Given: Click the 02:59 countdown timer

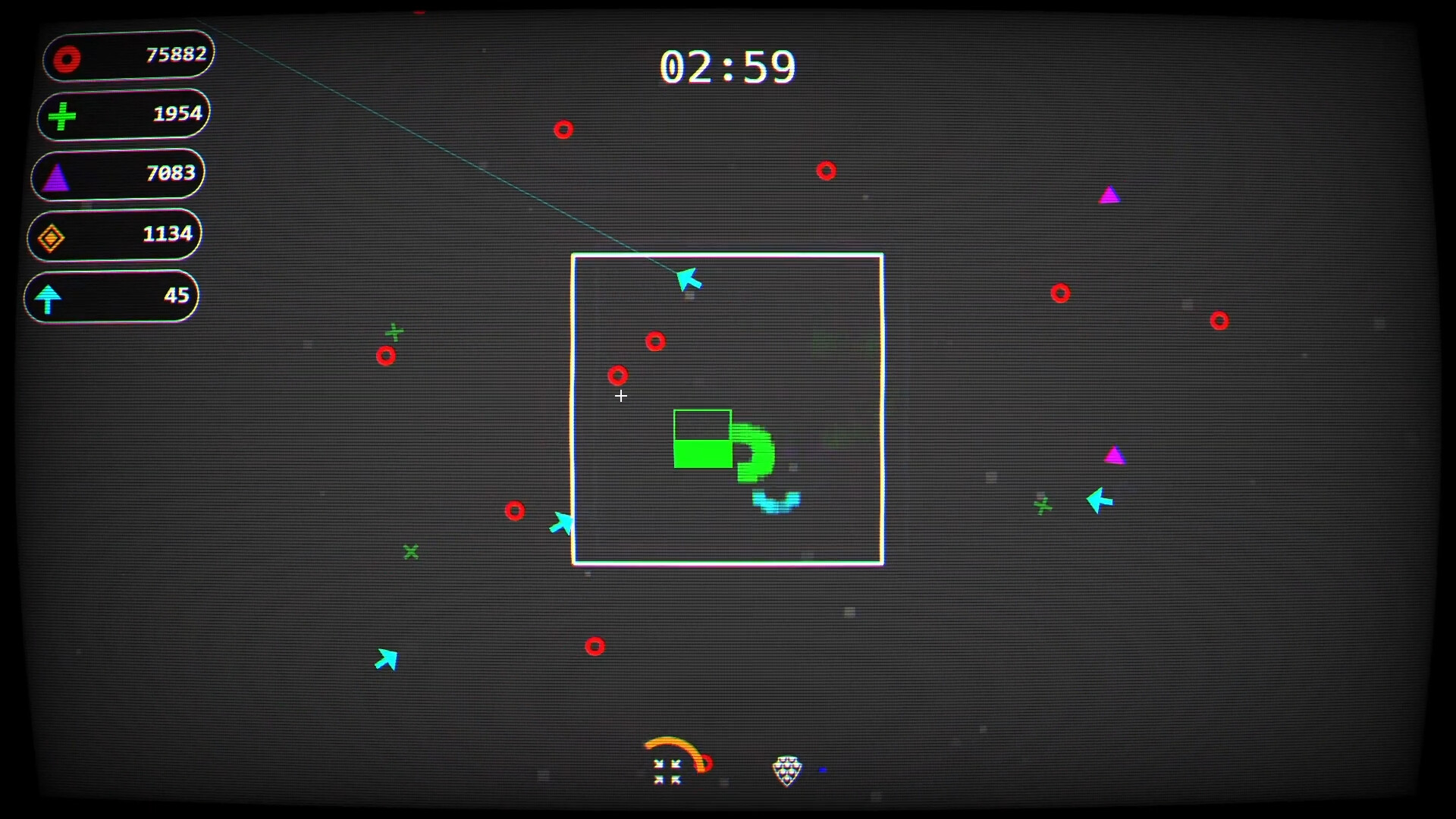Looking at the screenshot, I should [x=729, y=67].
